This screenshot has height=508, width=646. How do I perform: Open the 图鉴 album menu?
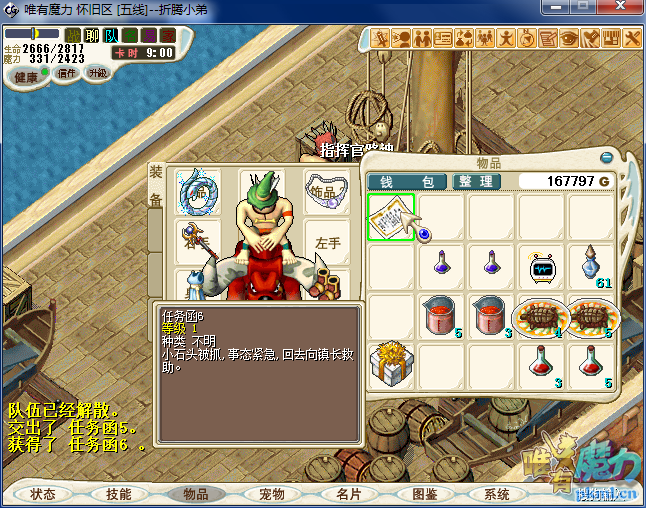pyautogui.click(x=423, y=494)
